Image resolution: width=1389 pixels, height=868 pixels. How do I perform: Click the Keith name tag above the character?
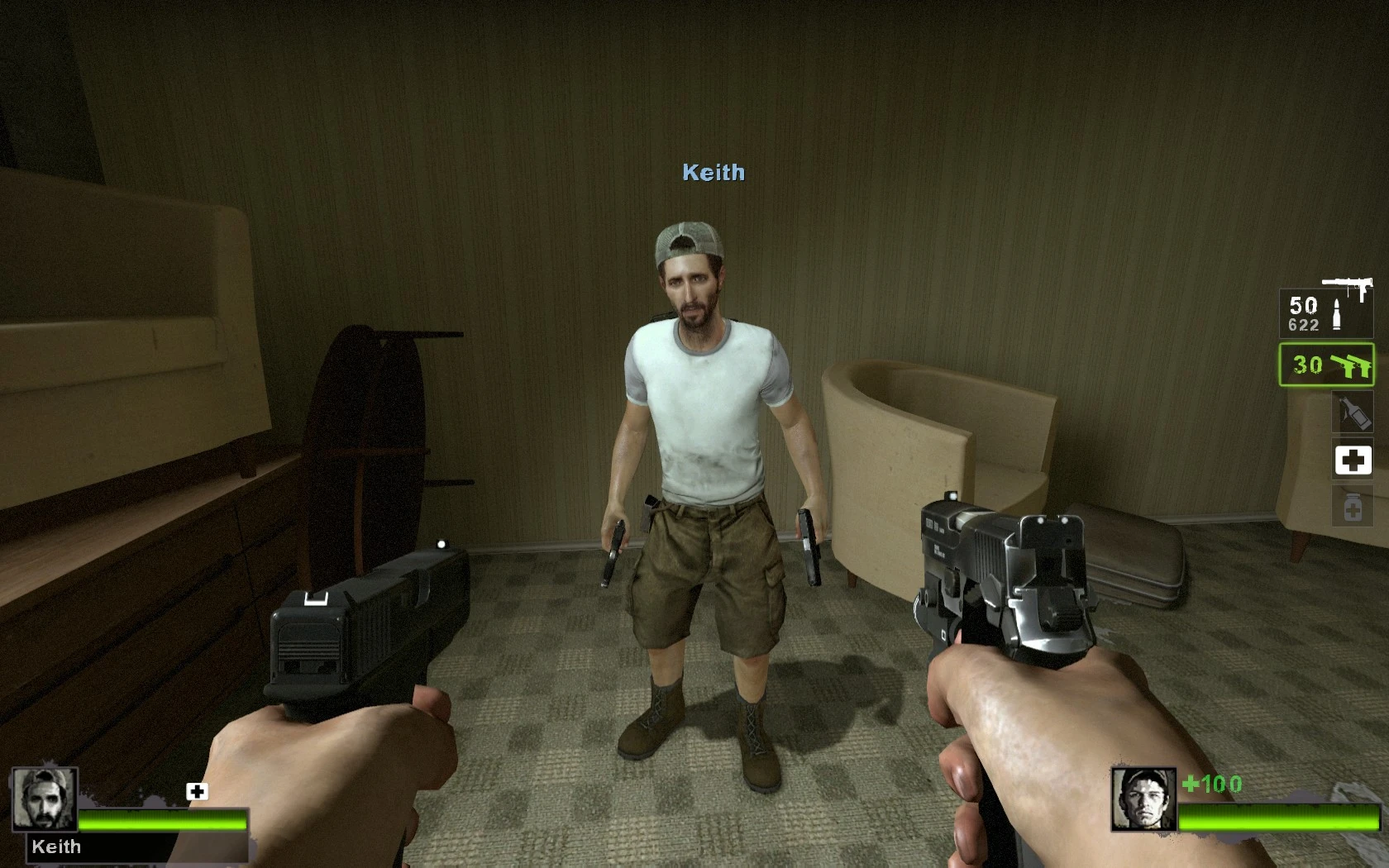click(x=713, y=174)
